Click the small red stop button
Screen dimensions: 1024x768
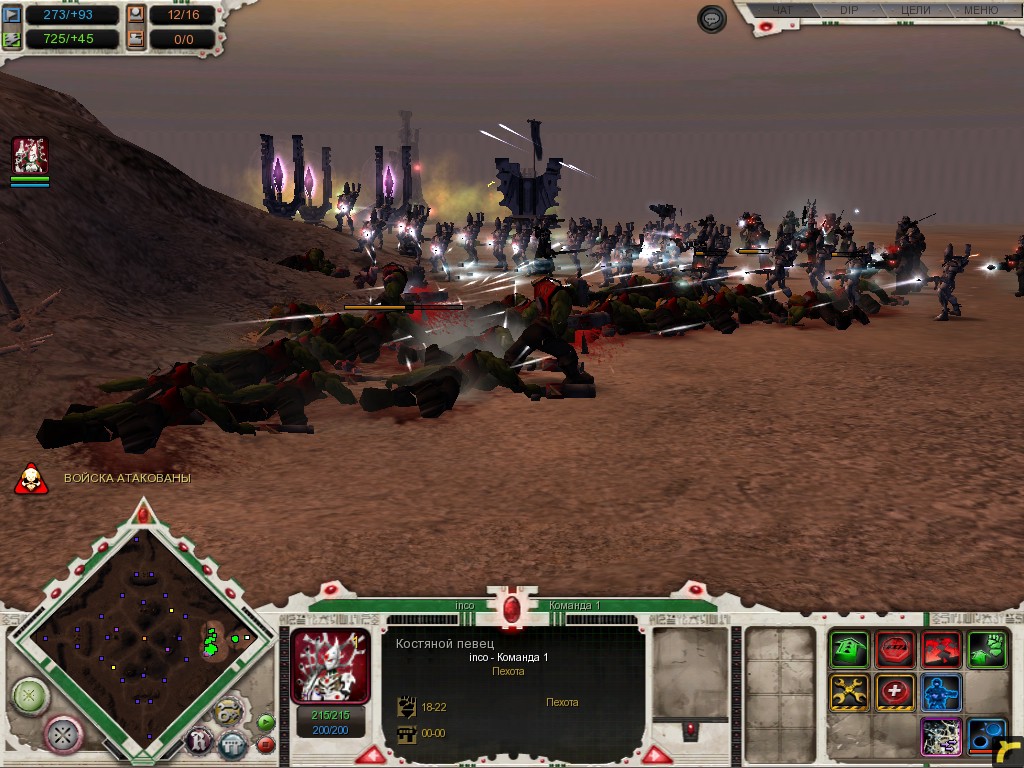265,744
